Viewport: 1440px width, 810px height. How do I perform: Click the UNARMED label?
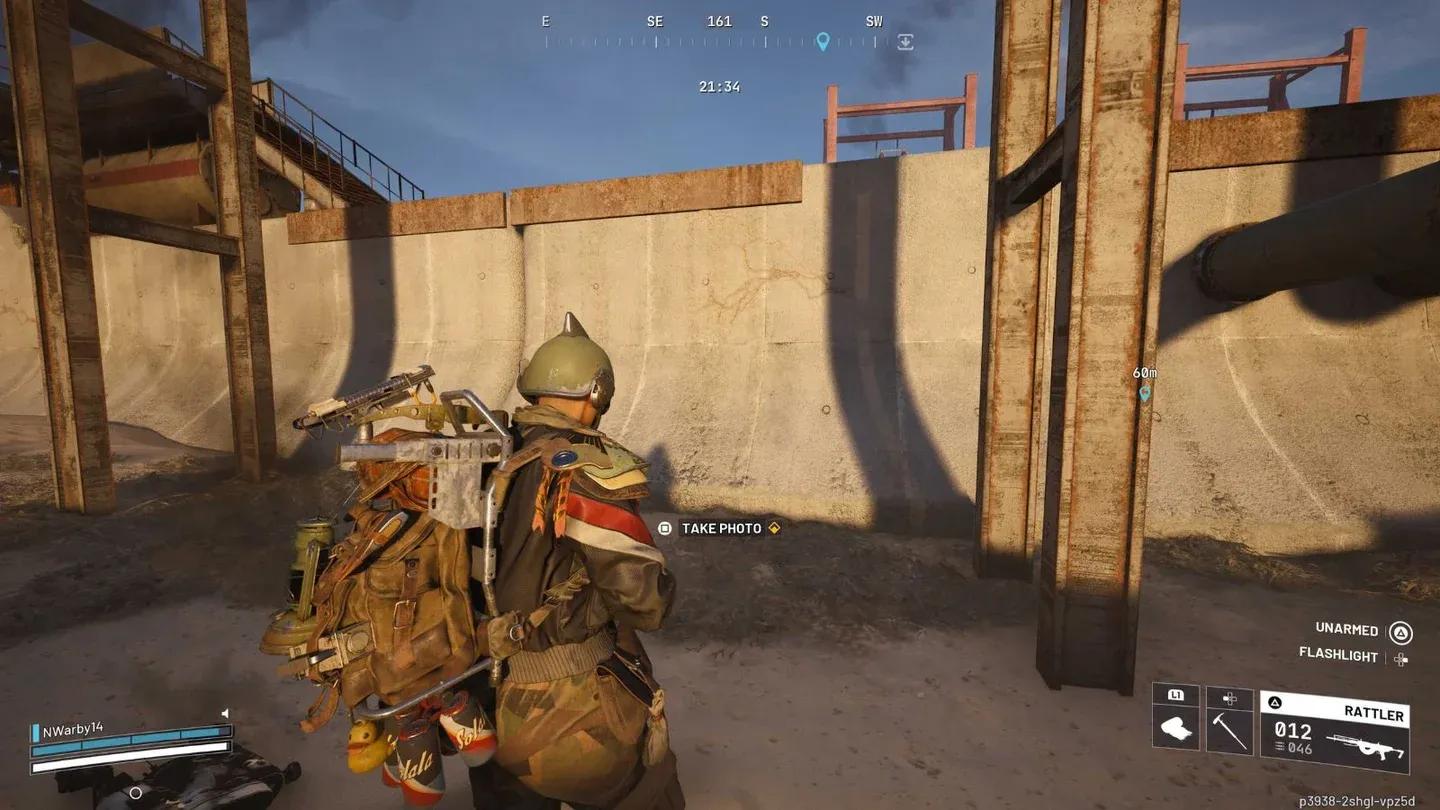(x=1346, y=629)
